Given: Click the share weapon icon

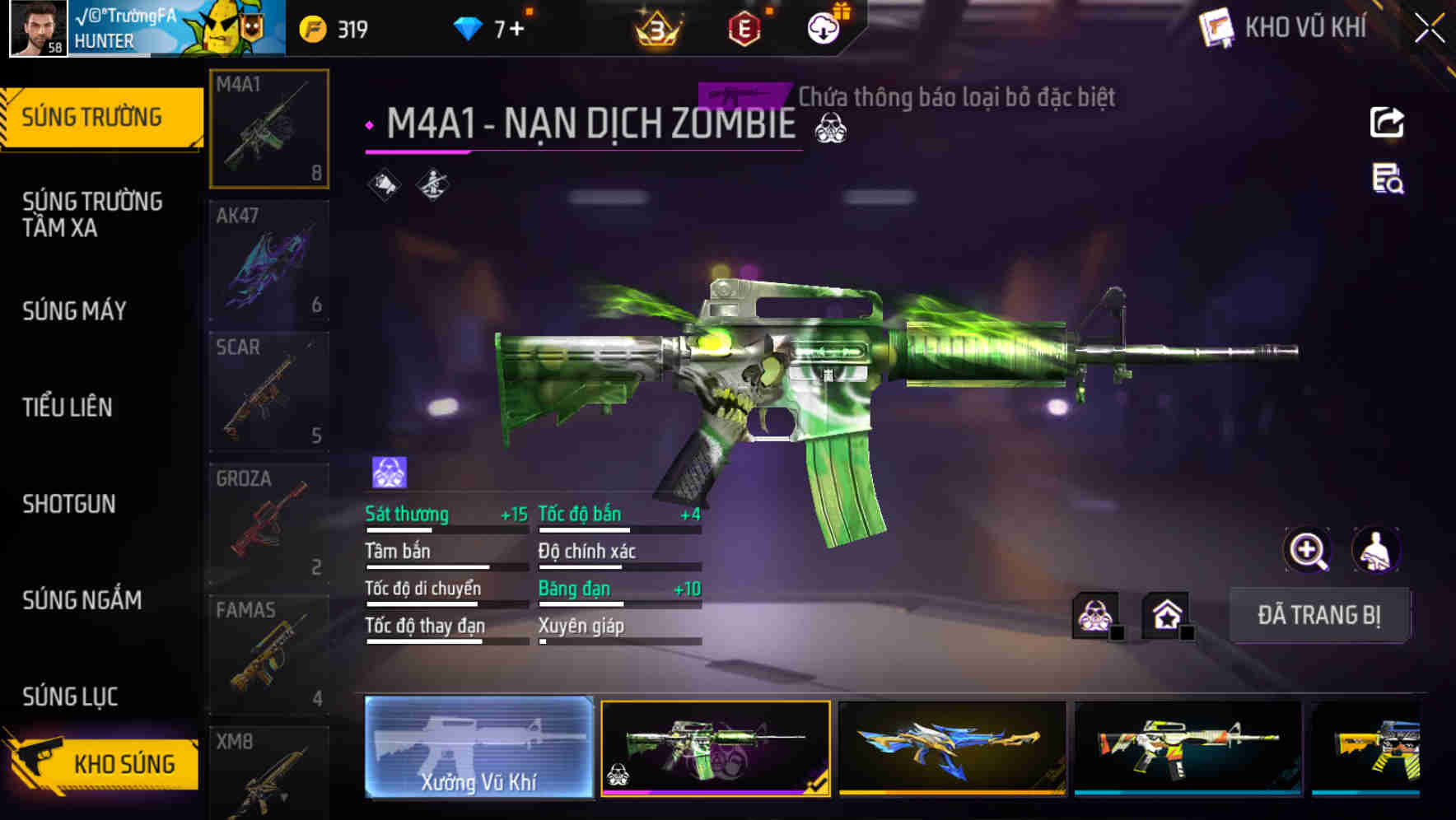Looking at the screenshot, I should click(1388, 122).
